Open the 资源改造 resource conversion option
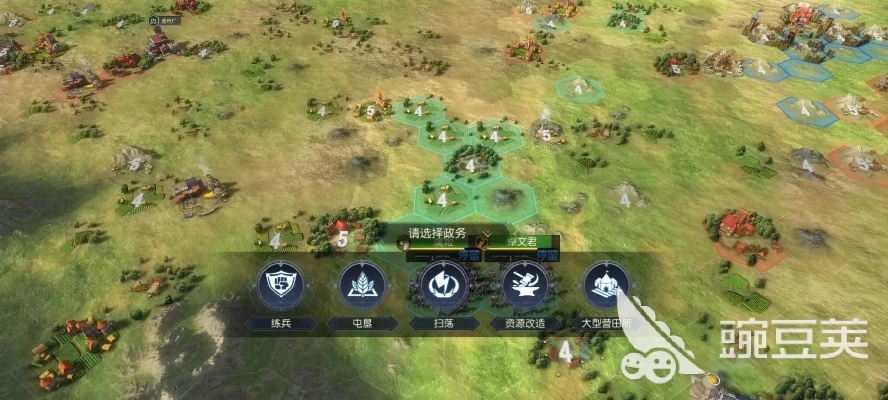 pyautogui.click(x=525, y=286)
